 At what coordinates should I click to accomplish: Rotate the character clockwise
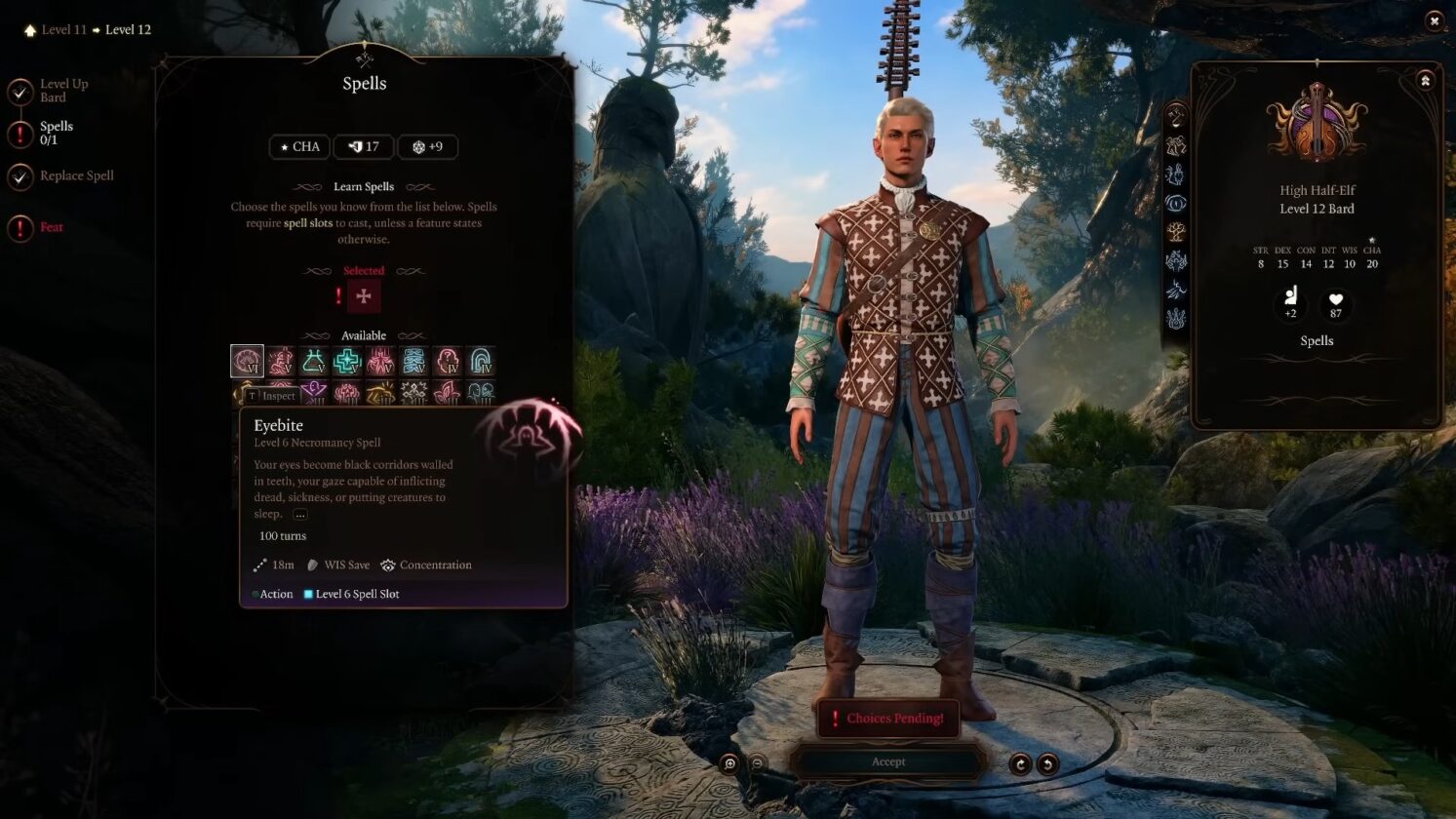click(1020, 763)
